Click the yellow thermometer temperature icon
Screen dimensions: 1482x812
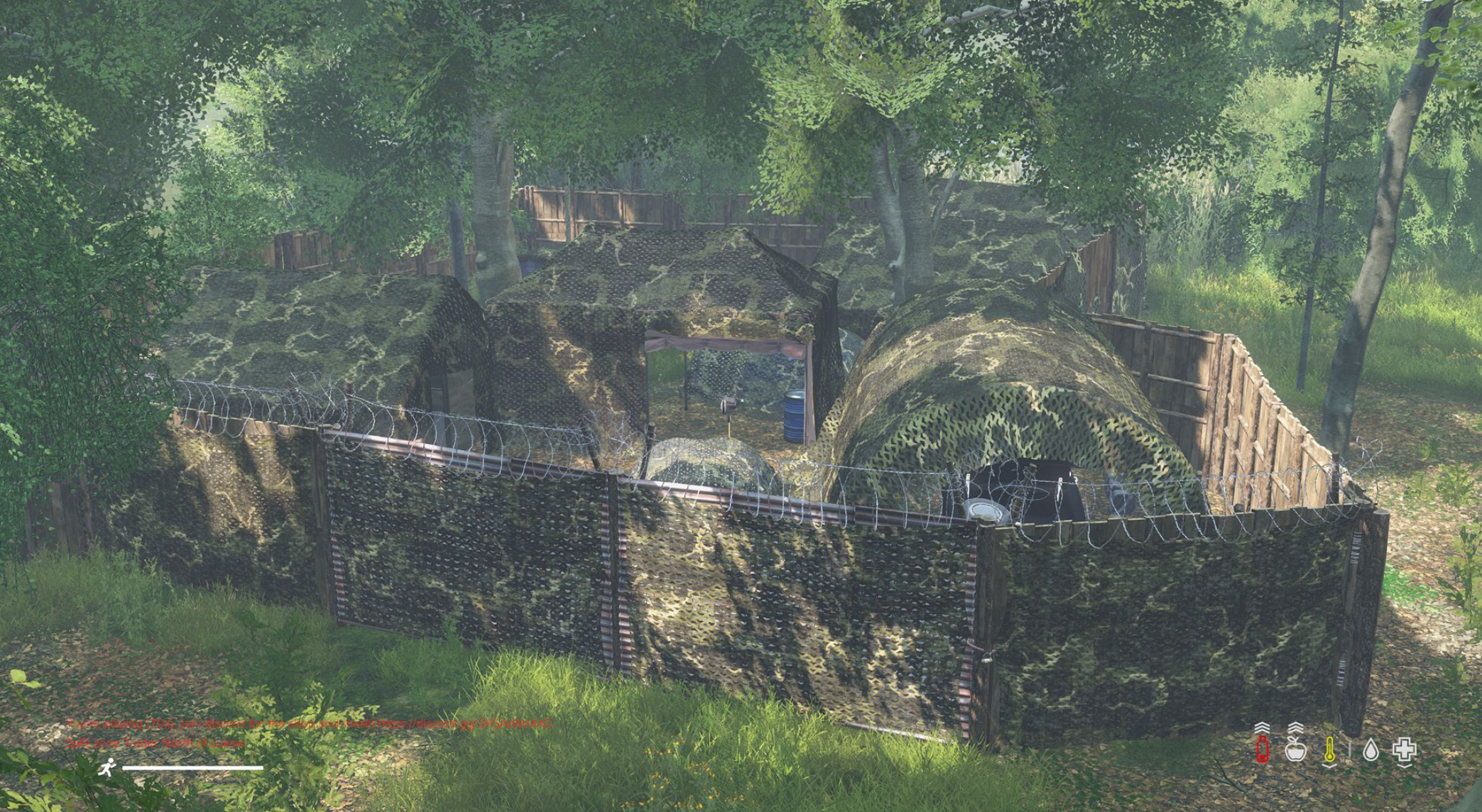[x=1330, y=750]
